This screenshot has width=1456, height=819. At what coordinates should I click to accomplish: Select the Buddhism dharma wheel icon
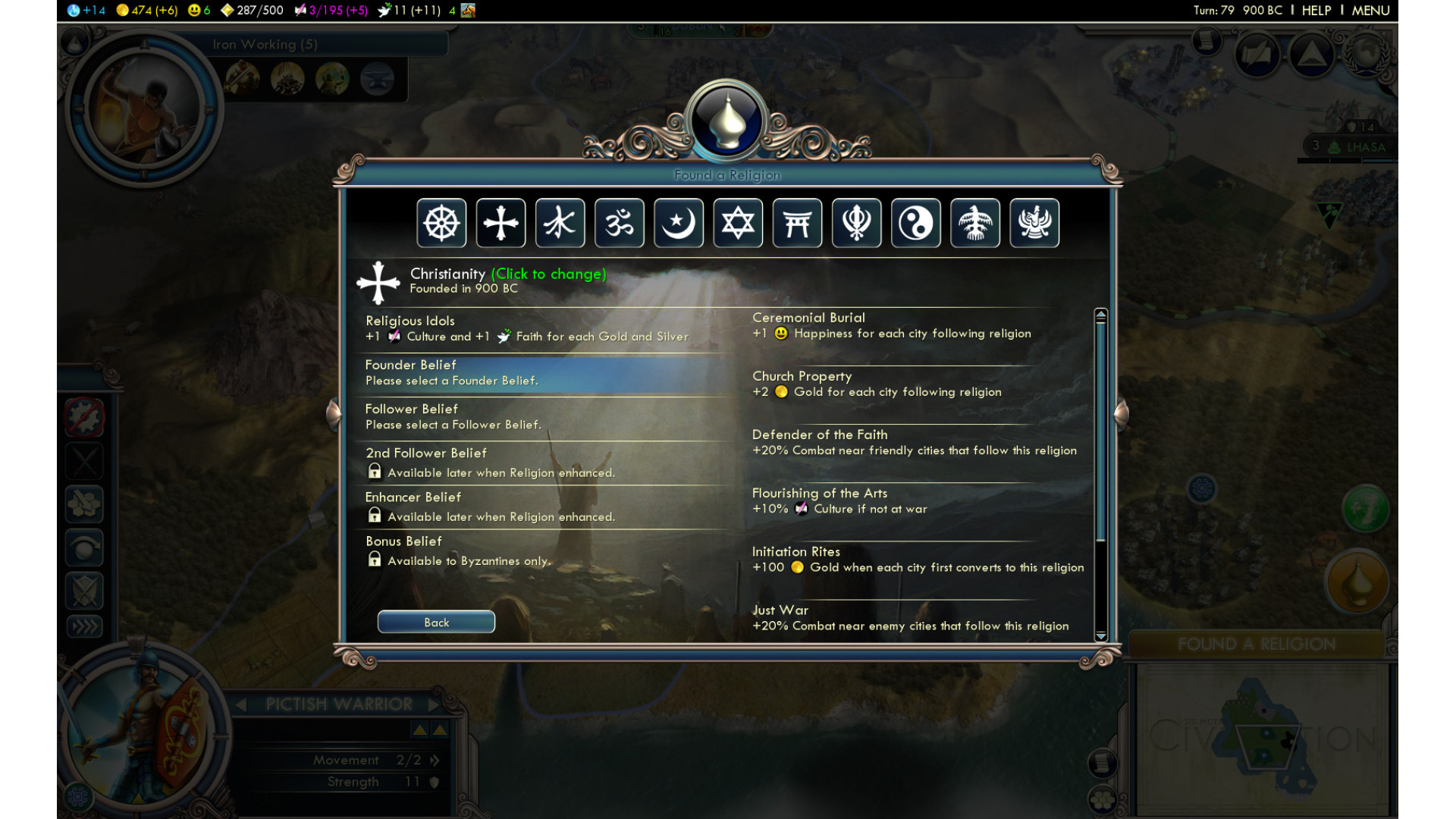441,223
